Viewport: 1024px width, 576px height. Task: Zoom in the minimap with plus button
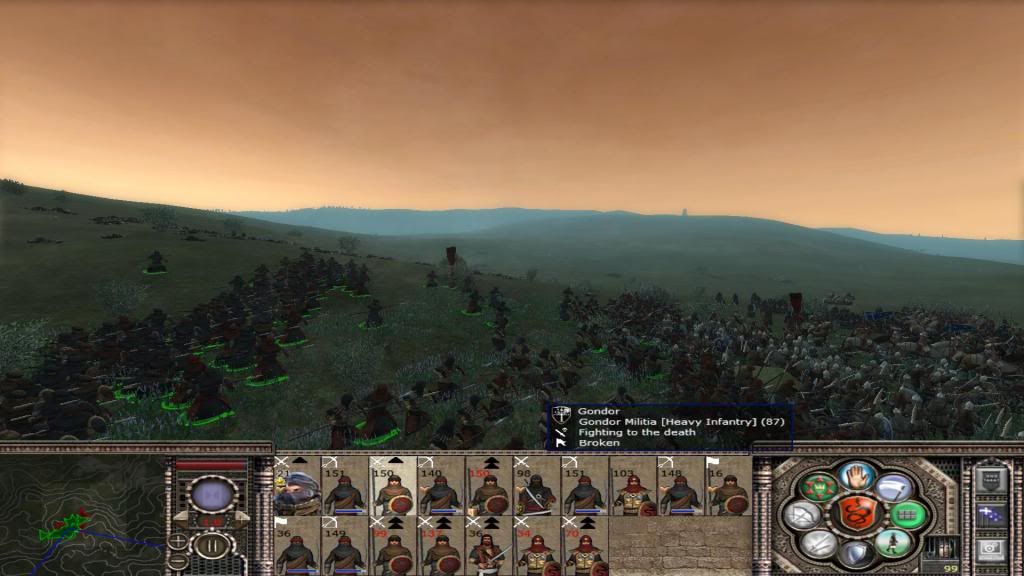click(x=178, y=541)
